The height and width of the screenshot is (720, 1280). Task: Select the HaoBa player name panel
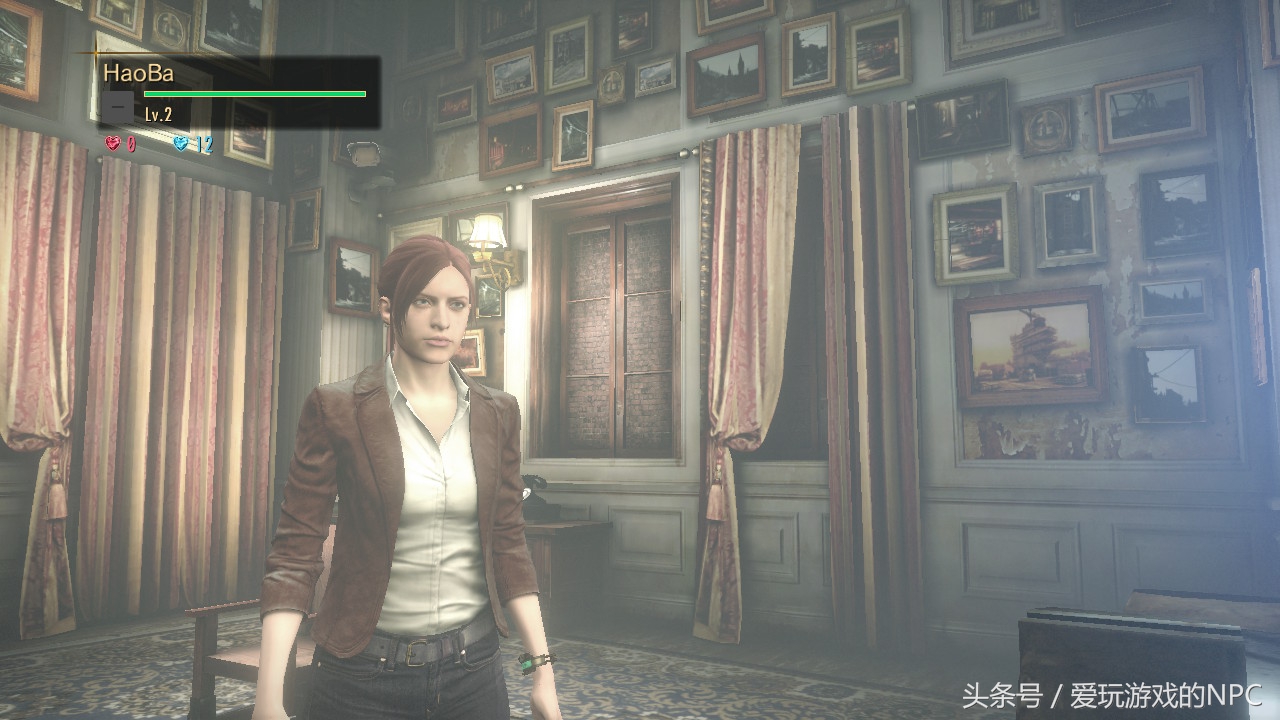[x=238, y=91]
